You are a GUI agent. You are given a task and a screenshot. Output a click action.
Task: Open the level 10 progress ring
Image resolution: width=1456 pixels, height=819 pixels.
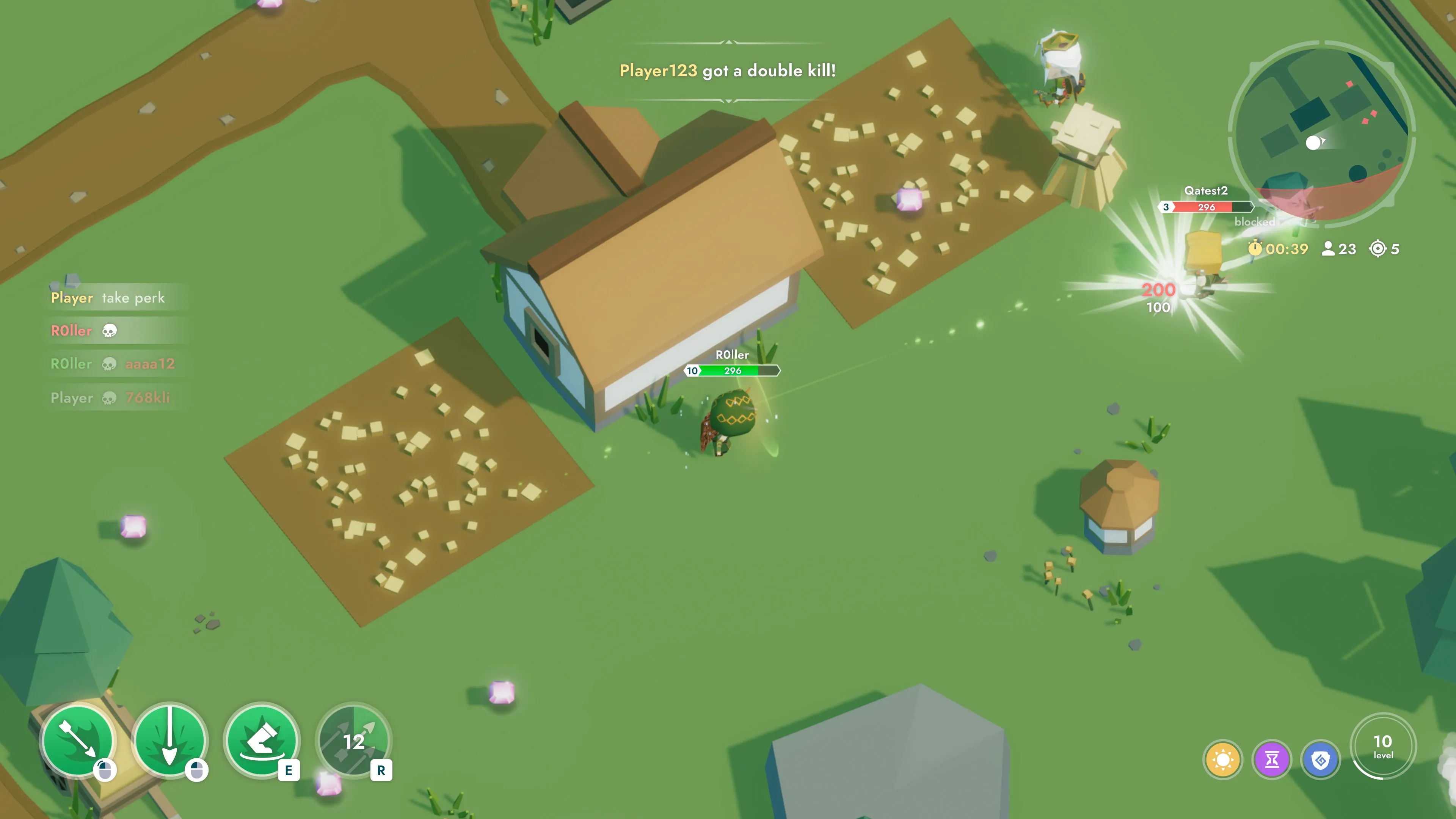click(x=1382, y=746)
